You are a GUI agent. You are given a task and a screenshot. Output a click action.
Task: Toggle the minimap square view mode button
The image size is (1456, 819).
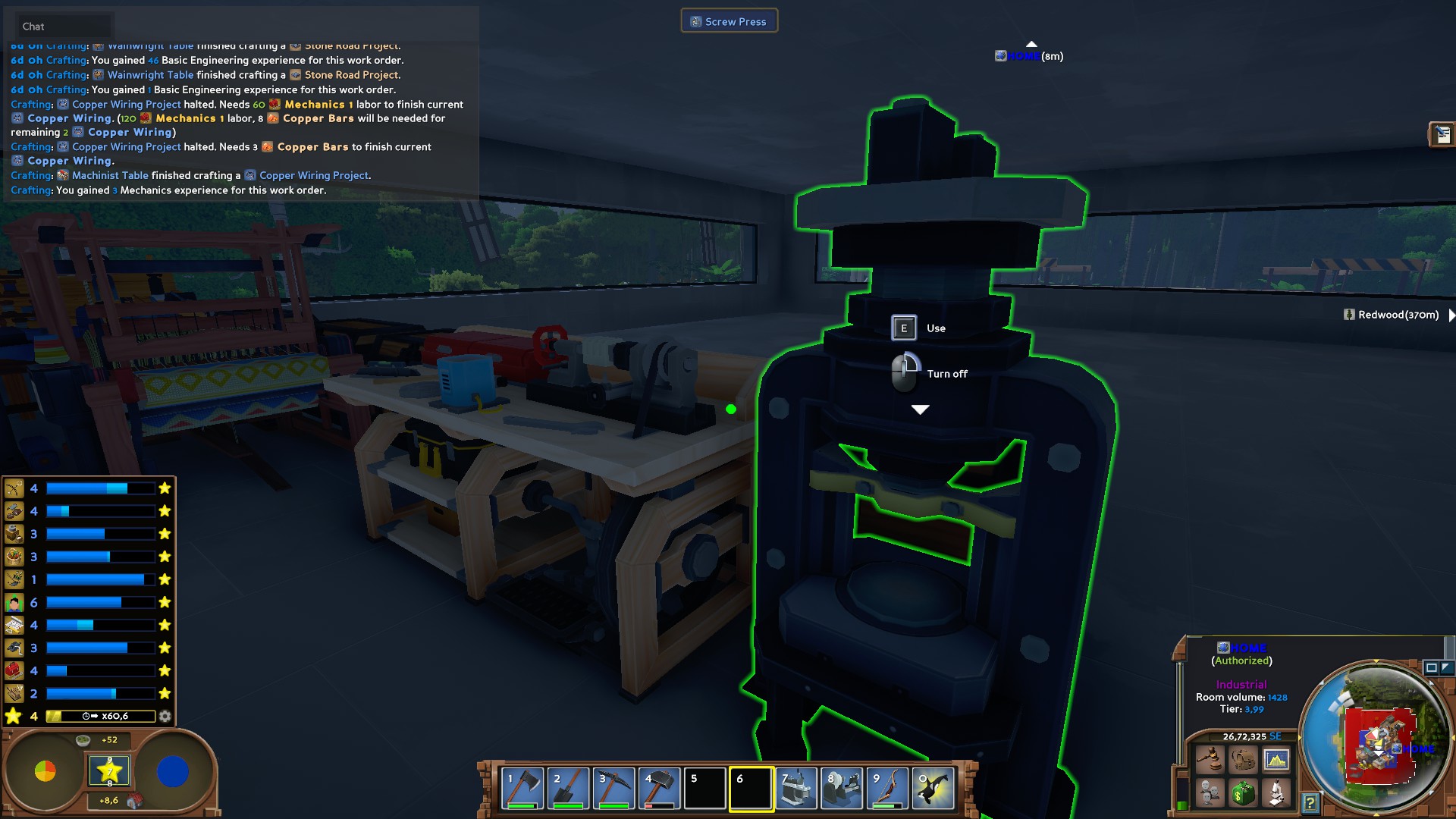point(1432,670)
